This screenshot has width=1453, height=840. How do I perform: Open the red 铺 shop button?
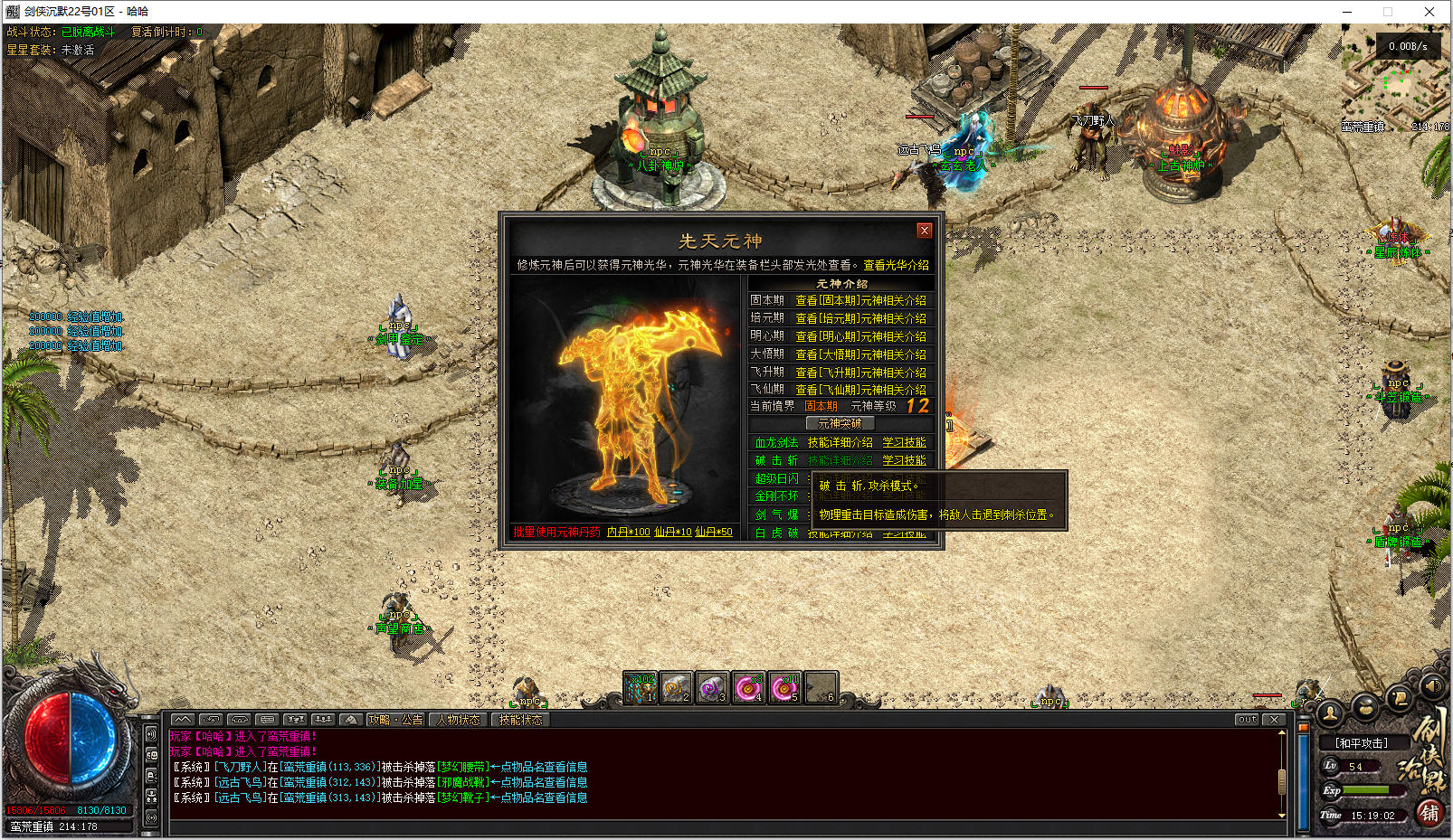click(x=1429, y=813)
